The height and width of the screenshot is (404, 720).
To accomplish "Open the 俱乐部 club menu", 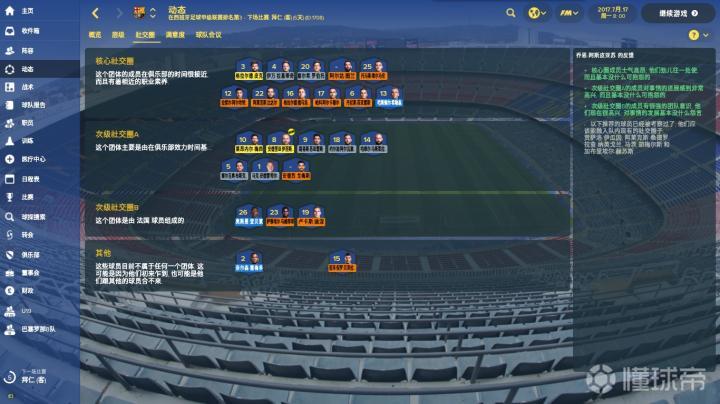I will (x=30, y=254).
